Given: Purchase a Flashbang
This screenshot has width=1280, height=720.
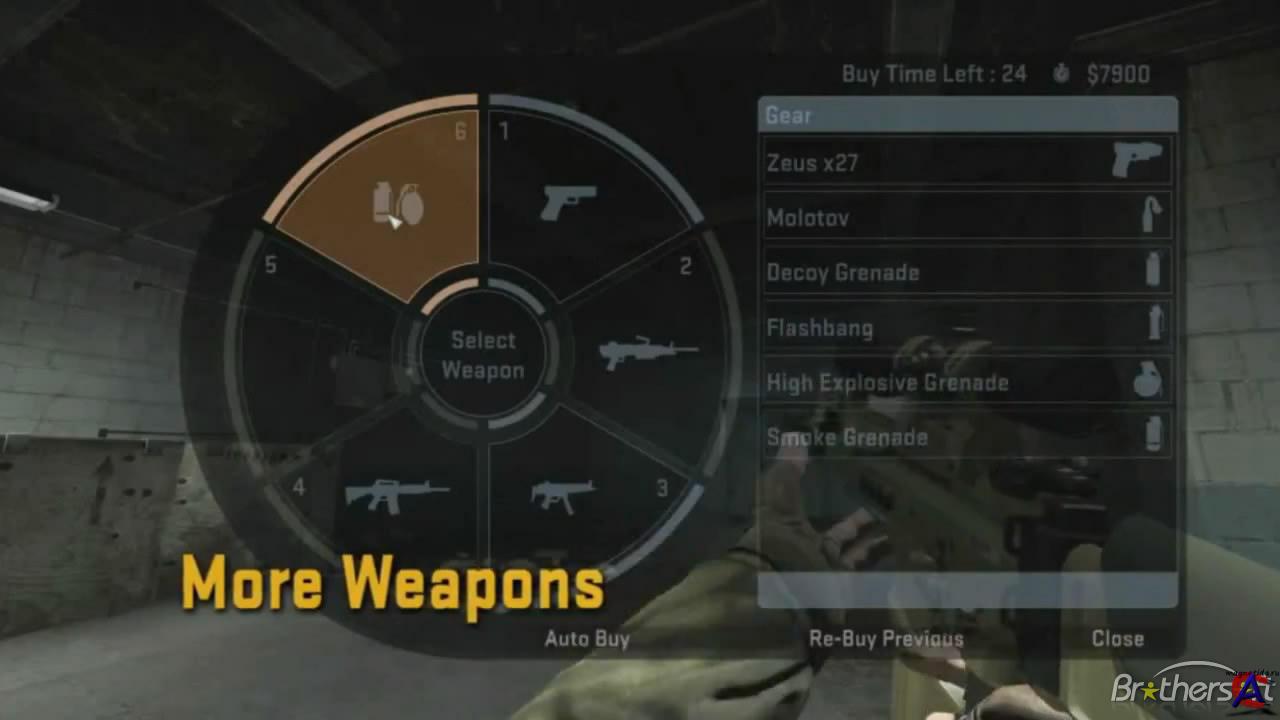Looking at the screenshot, I should (966, 327).
